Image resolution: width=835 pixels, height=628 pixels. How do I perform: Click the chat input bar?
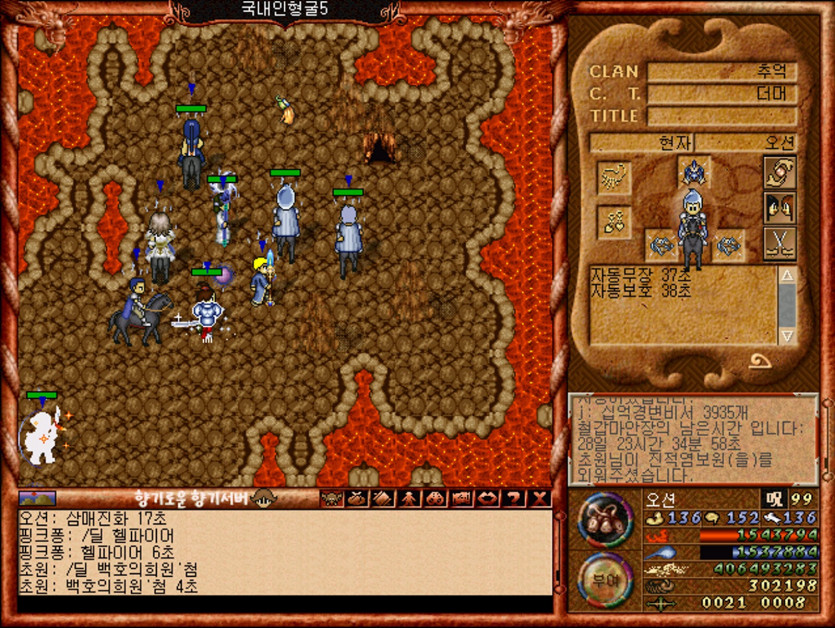(x=284, y=604)
